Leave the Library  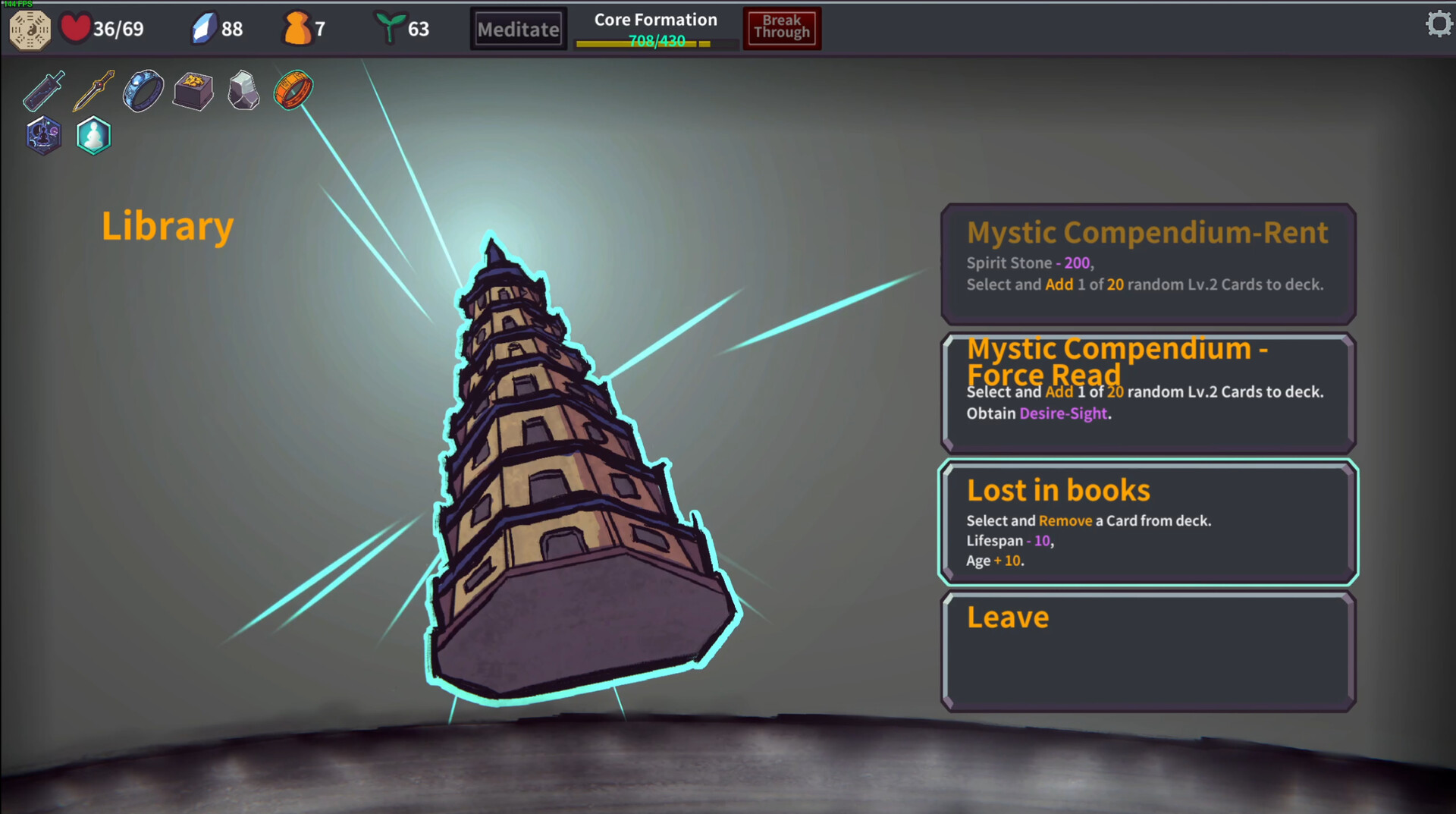(1147, 651)
